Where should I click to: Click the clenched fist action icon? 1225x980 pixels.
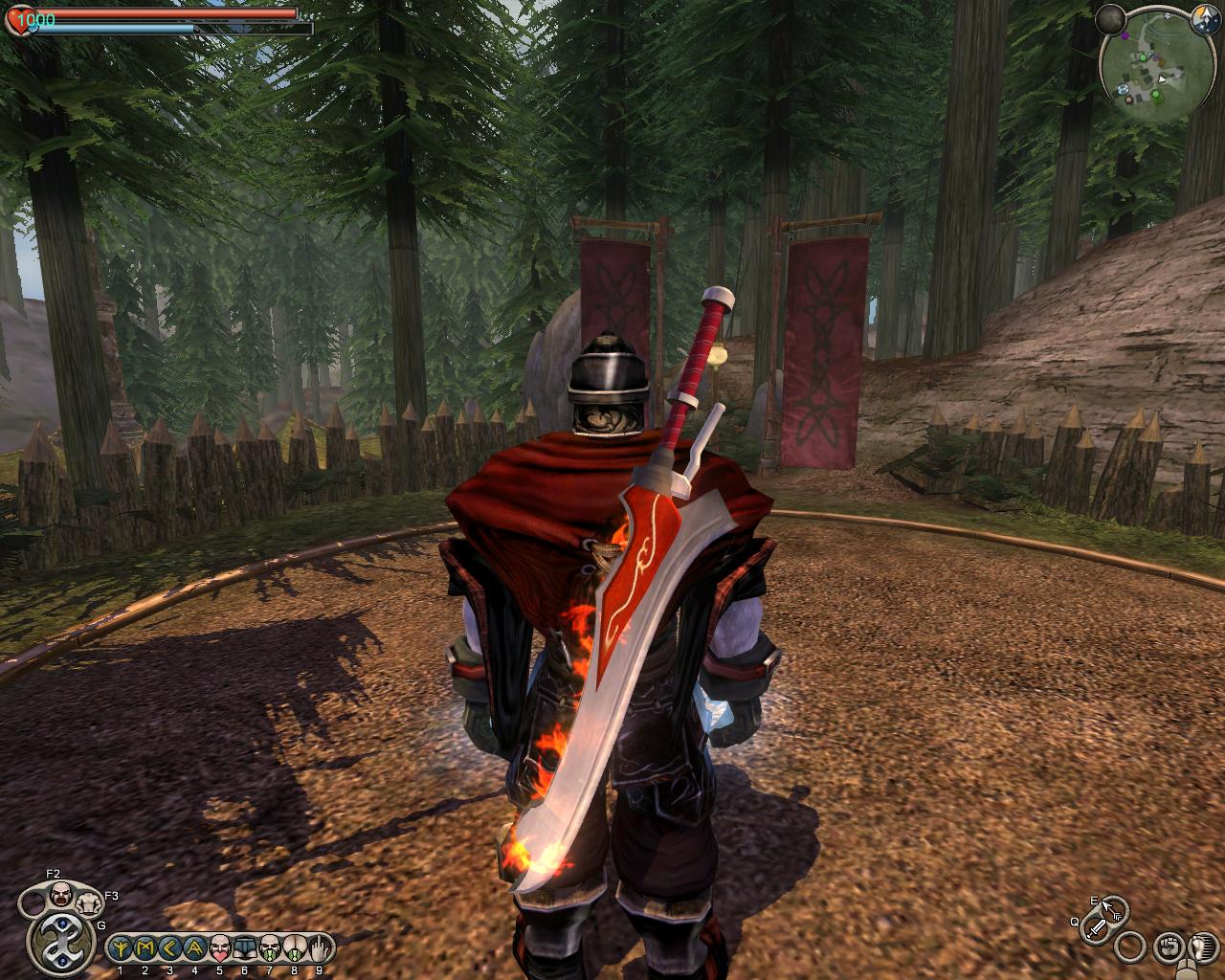[1168, 946]
